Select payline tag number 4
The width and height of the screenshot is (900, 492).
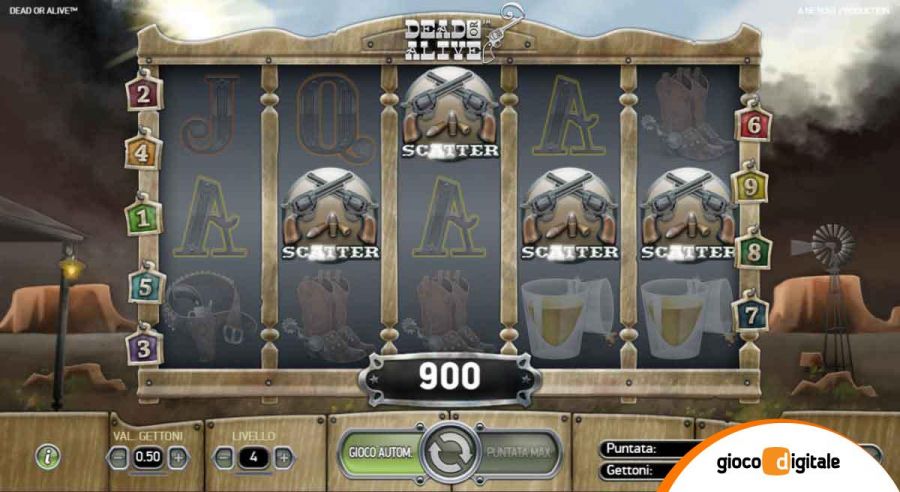tap(142, 153)
